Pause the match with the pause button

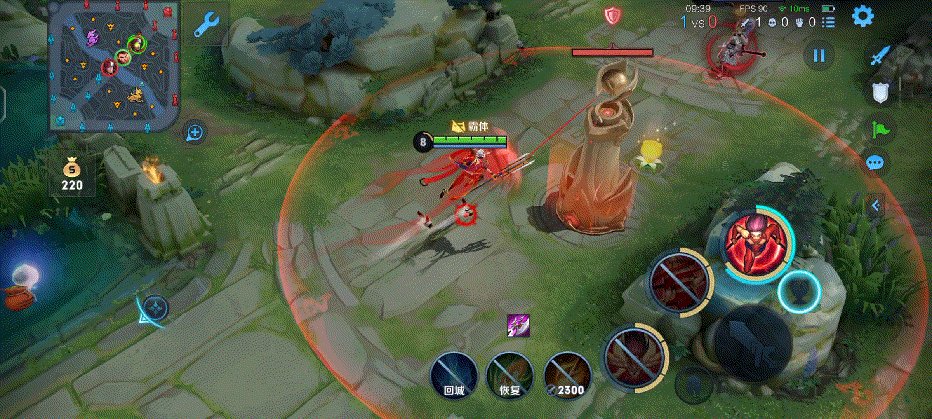coord(819,57)
